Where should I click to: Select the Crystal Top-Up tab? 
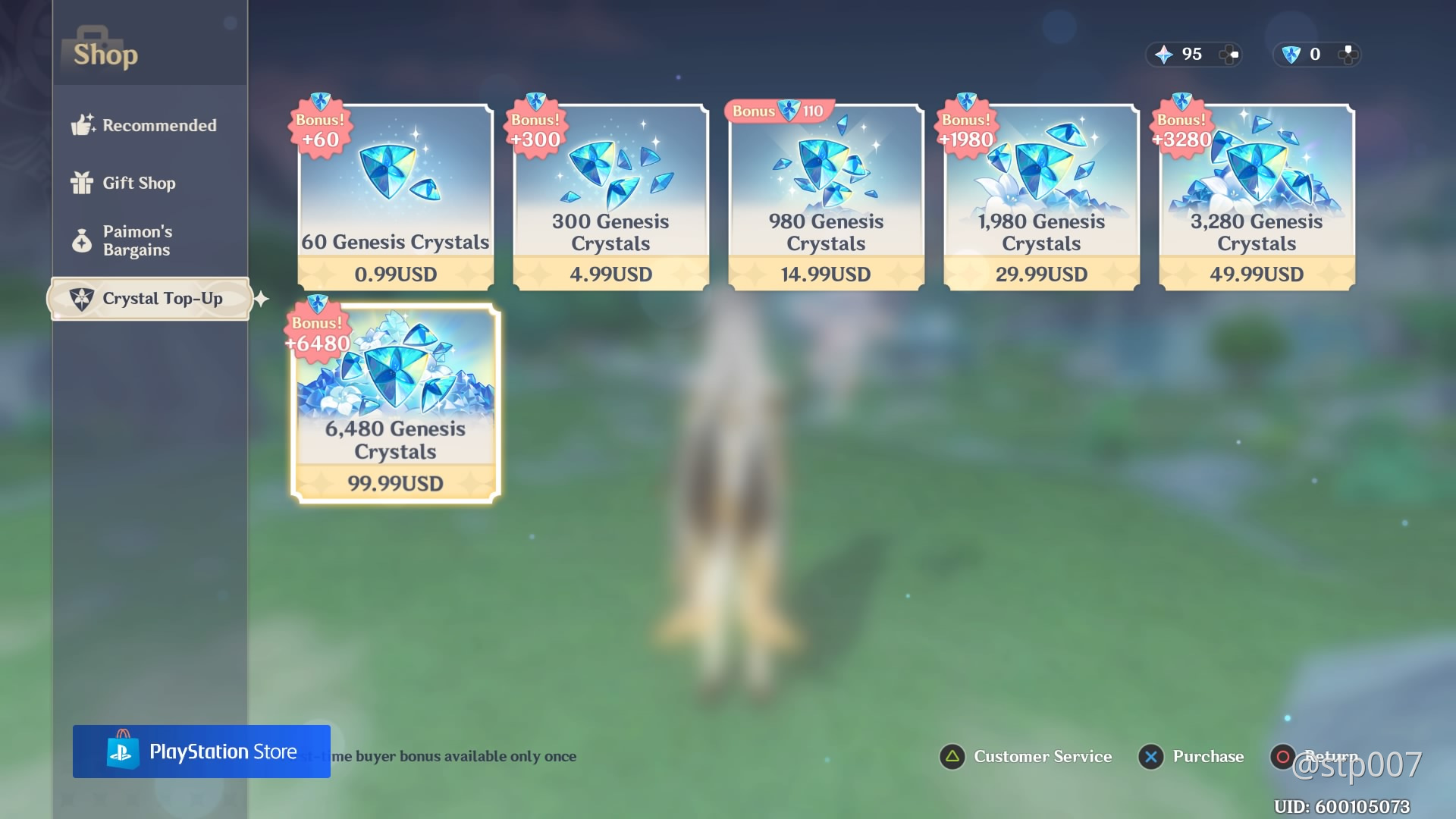point(150,299)
